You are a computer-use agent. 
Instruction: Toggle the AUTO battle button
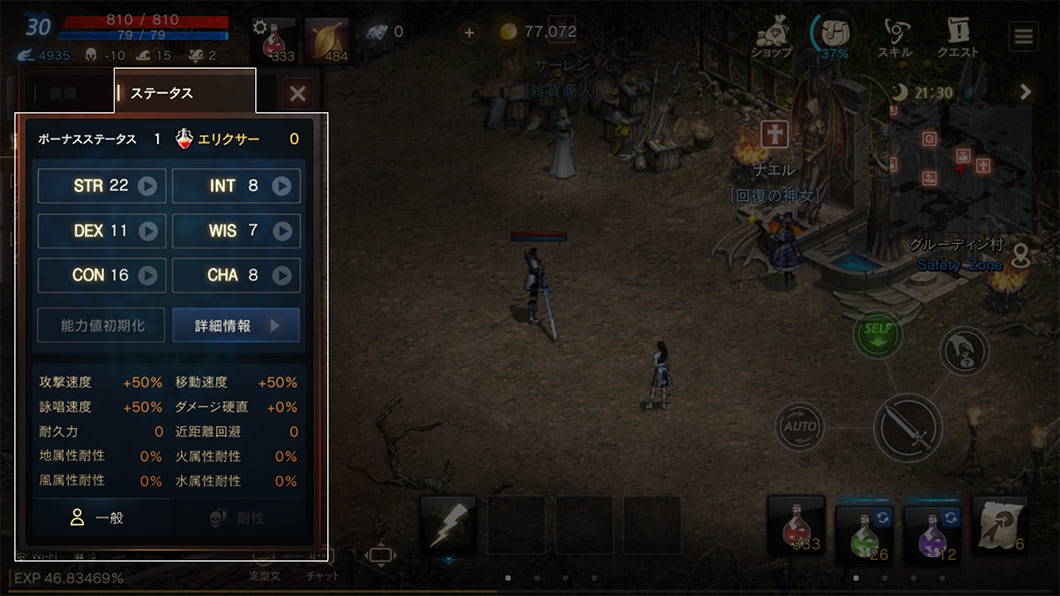(801, 427)
